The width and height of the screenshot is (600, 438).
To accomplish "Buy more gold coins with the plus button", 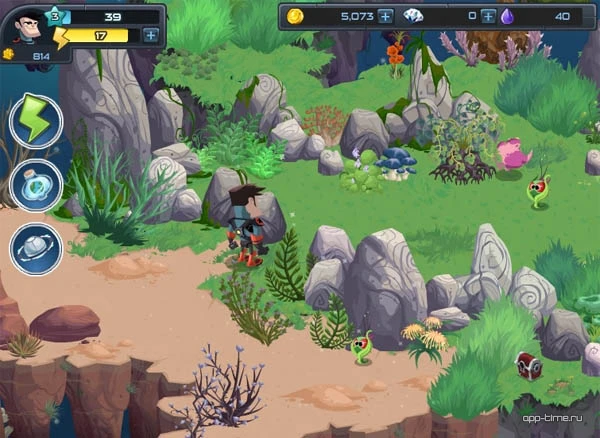I will point(385,16).
